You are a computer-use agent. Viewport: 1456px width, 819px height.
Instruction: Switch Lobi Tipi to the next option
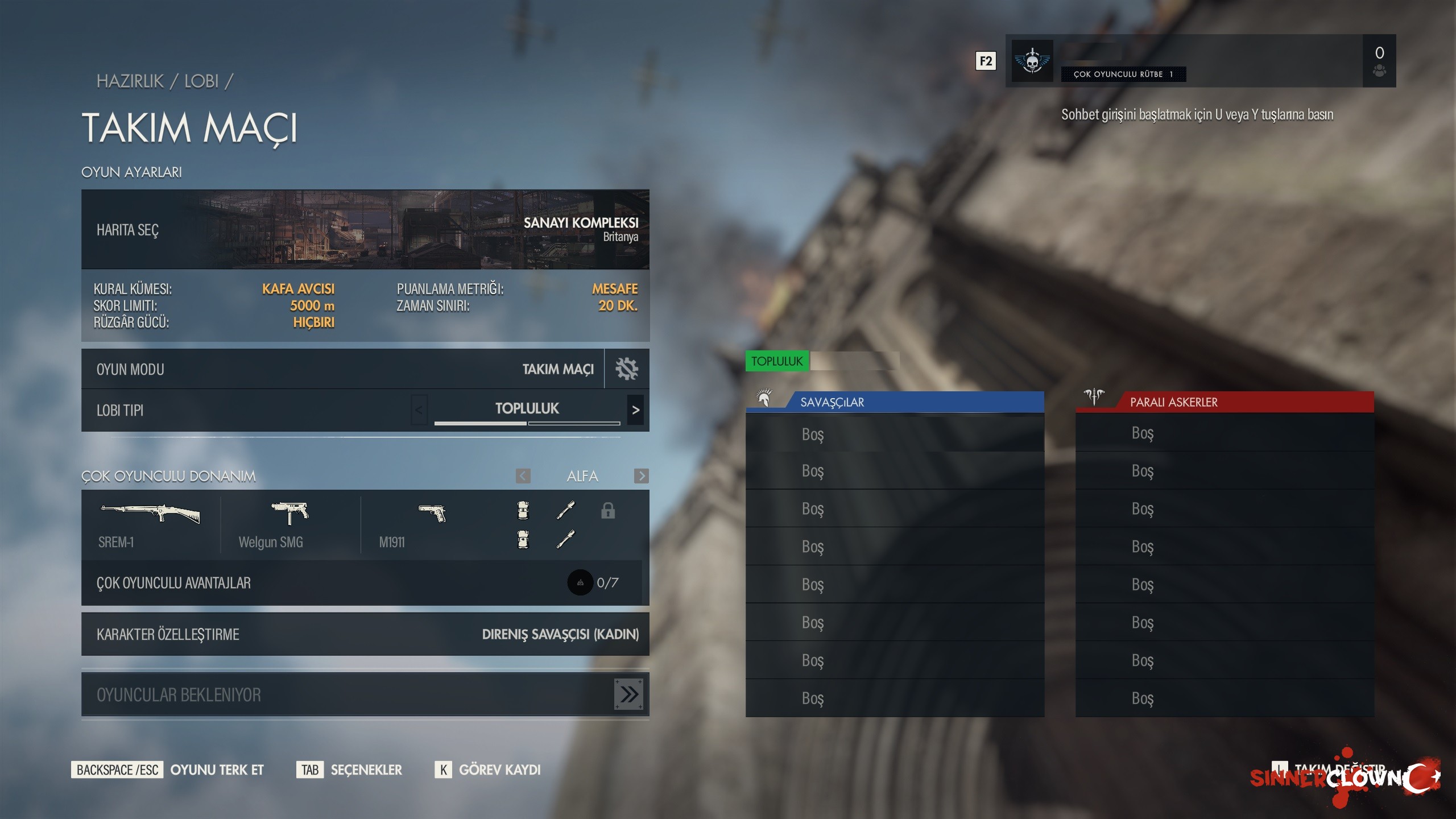[636, 410]
